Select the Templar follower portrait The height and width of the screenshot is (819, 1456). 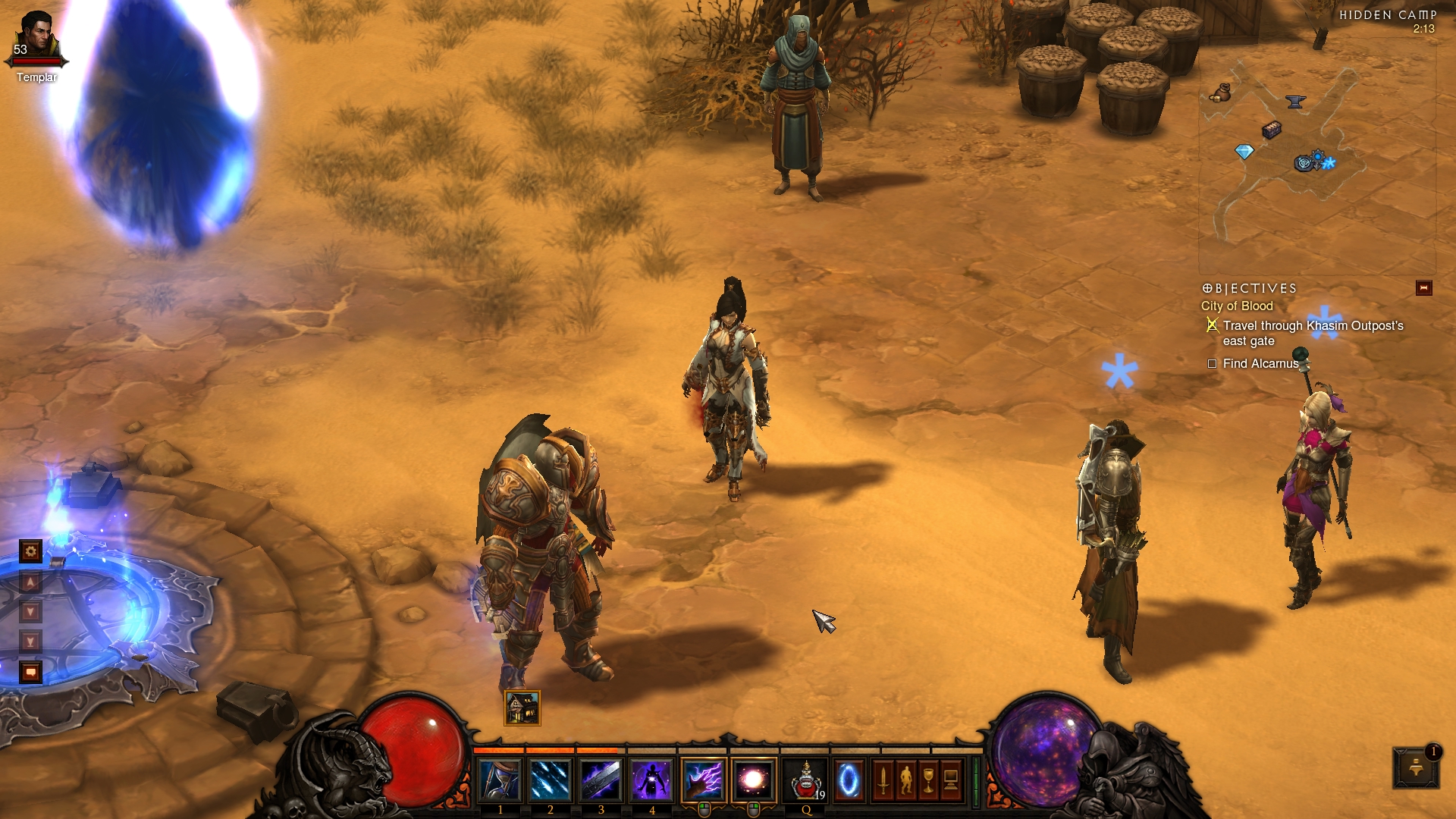(36, 38)
